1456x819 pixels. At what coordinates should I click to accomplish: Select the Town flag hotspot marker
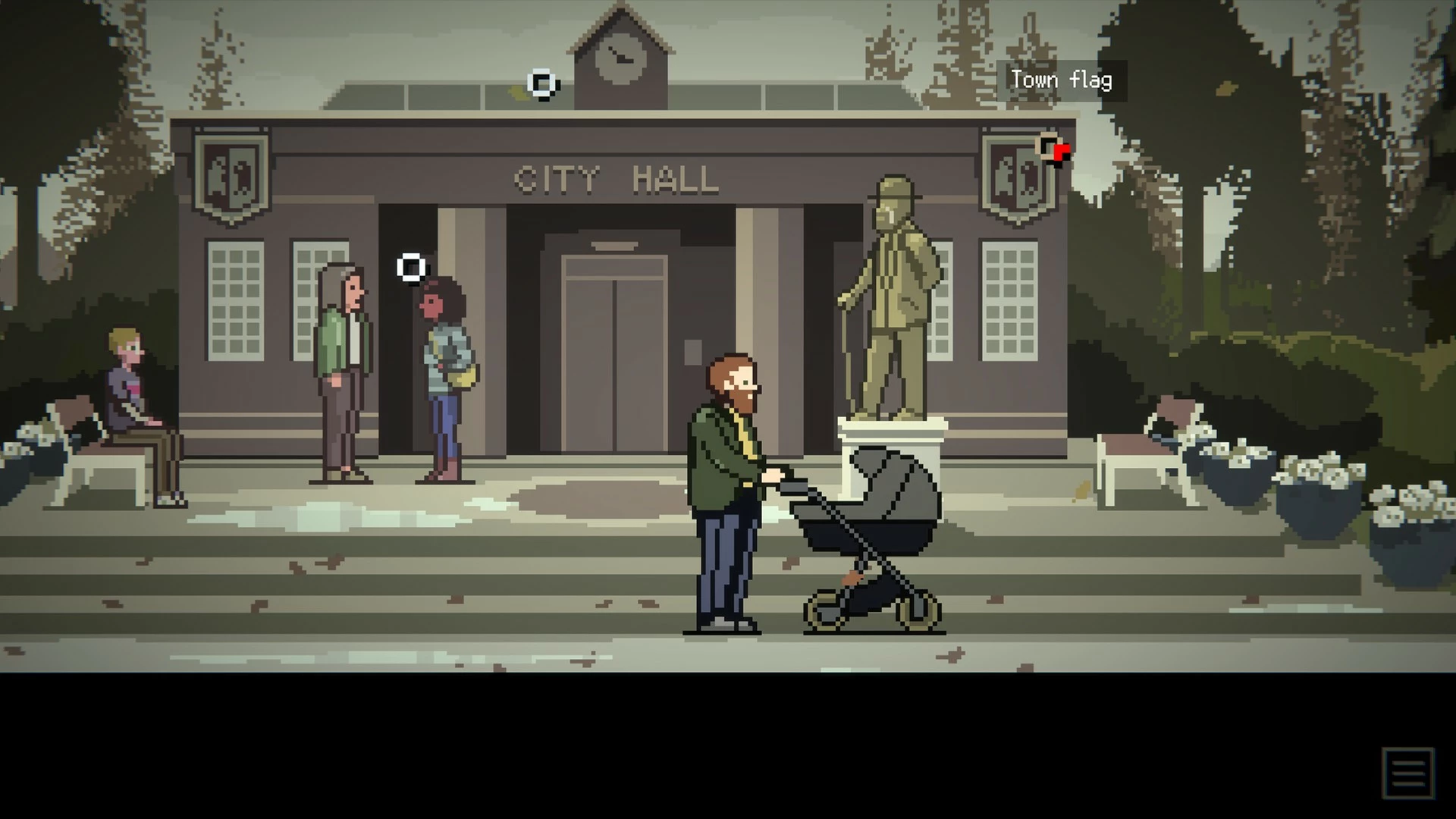[x=1050, y=147]
